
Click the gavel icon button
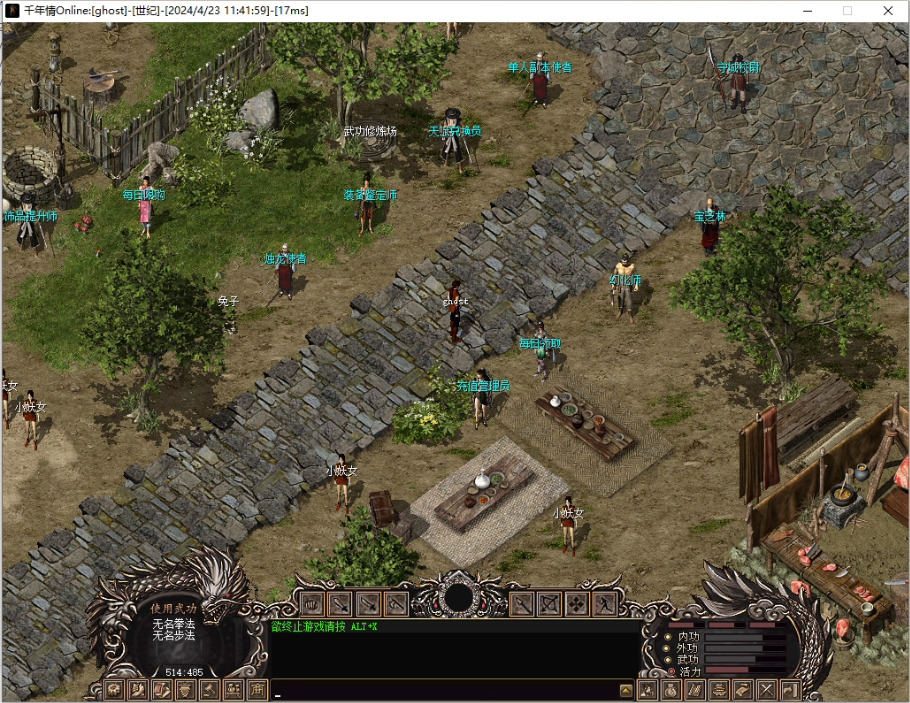coord(210,690)
